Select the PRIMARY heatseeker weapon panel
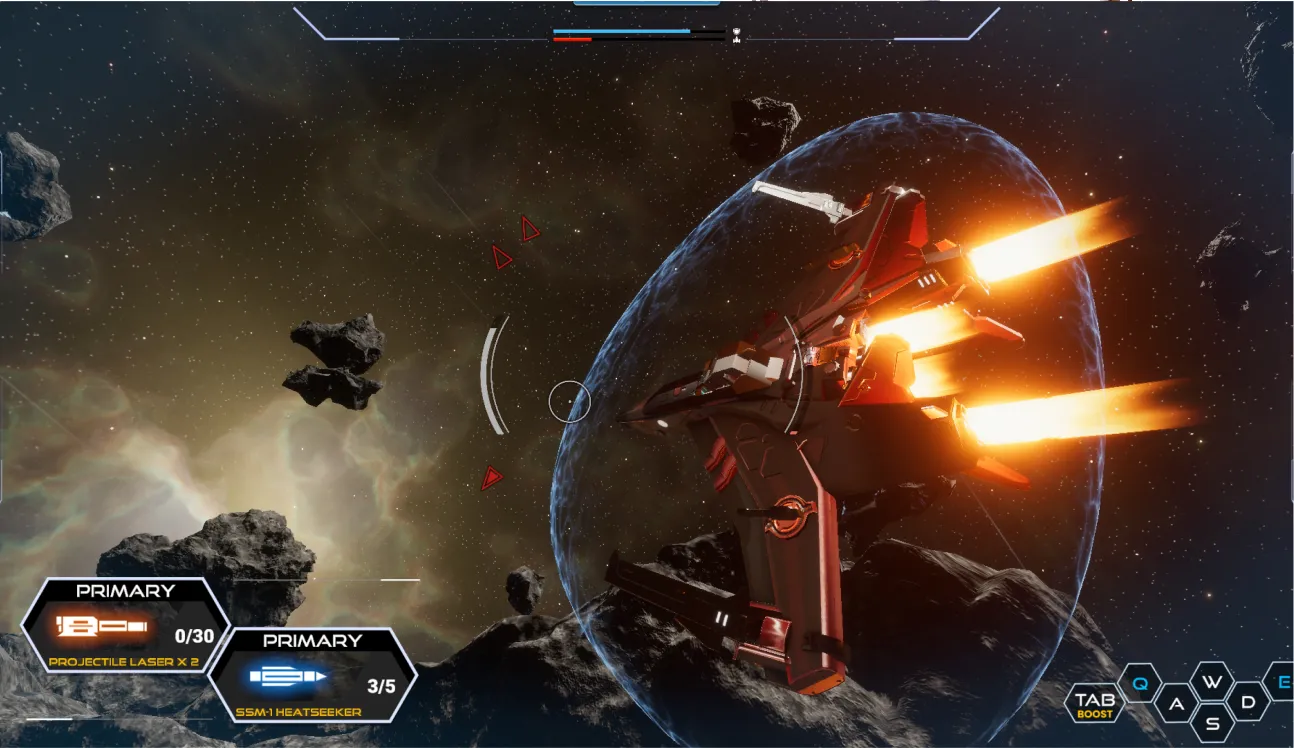 point(315,675)
